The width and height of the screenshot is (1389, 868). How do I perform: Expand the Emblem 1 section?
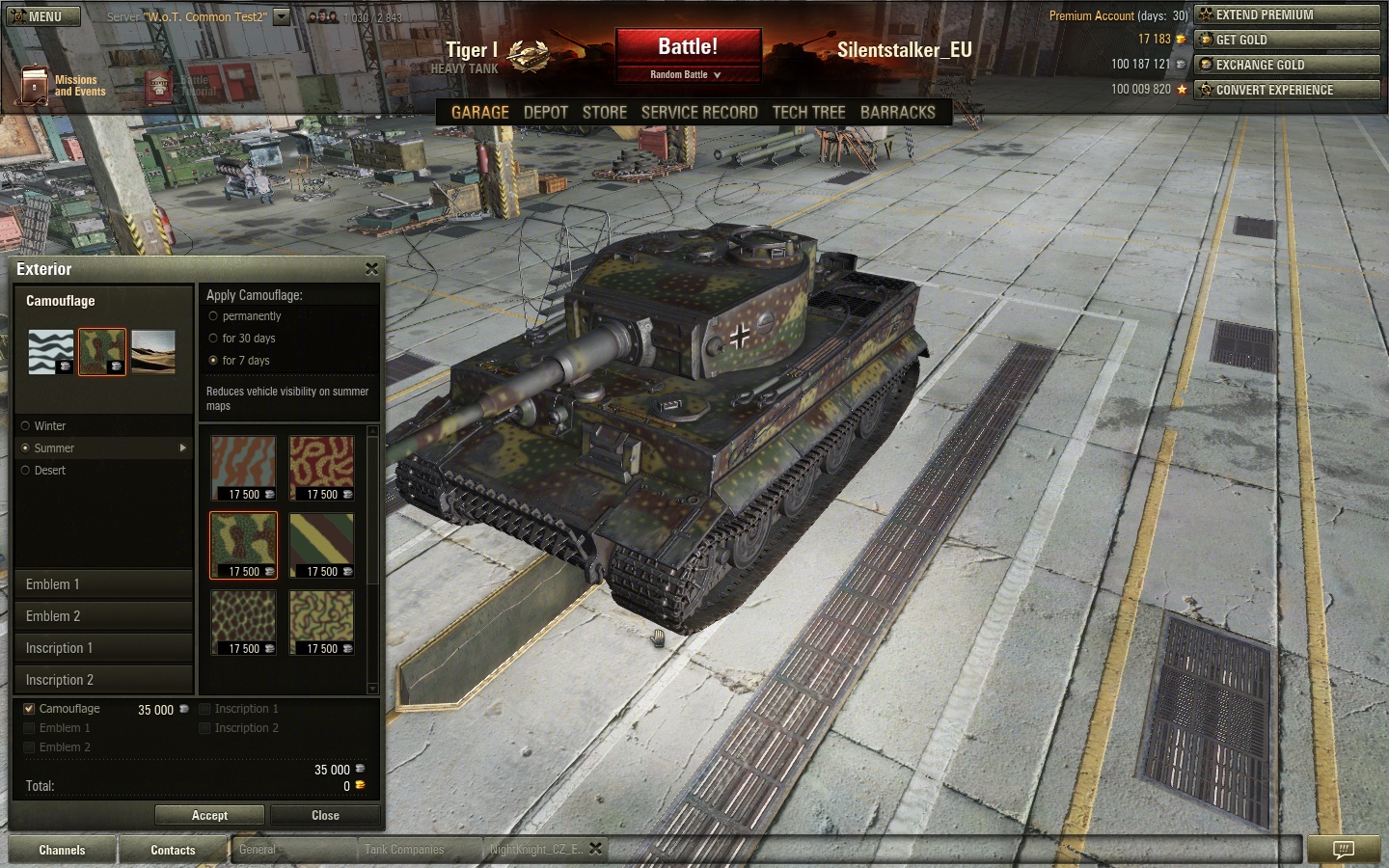click(x=104, y=584)
